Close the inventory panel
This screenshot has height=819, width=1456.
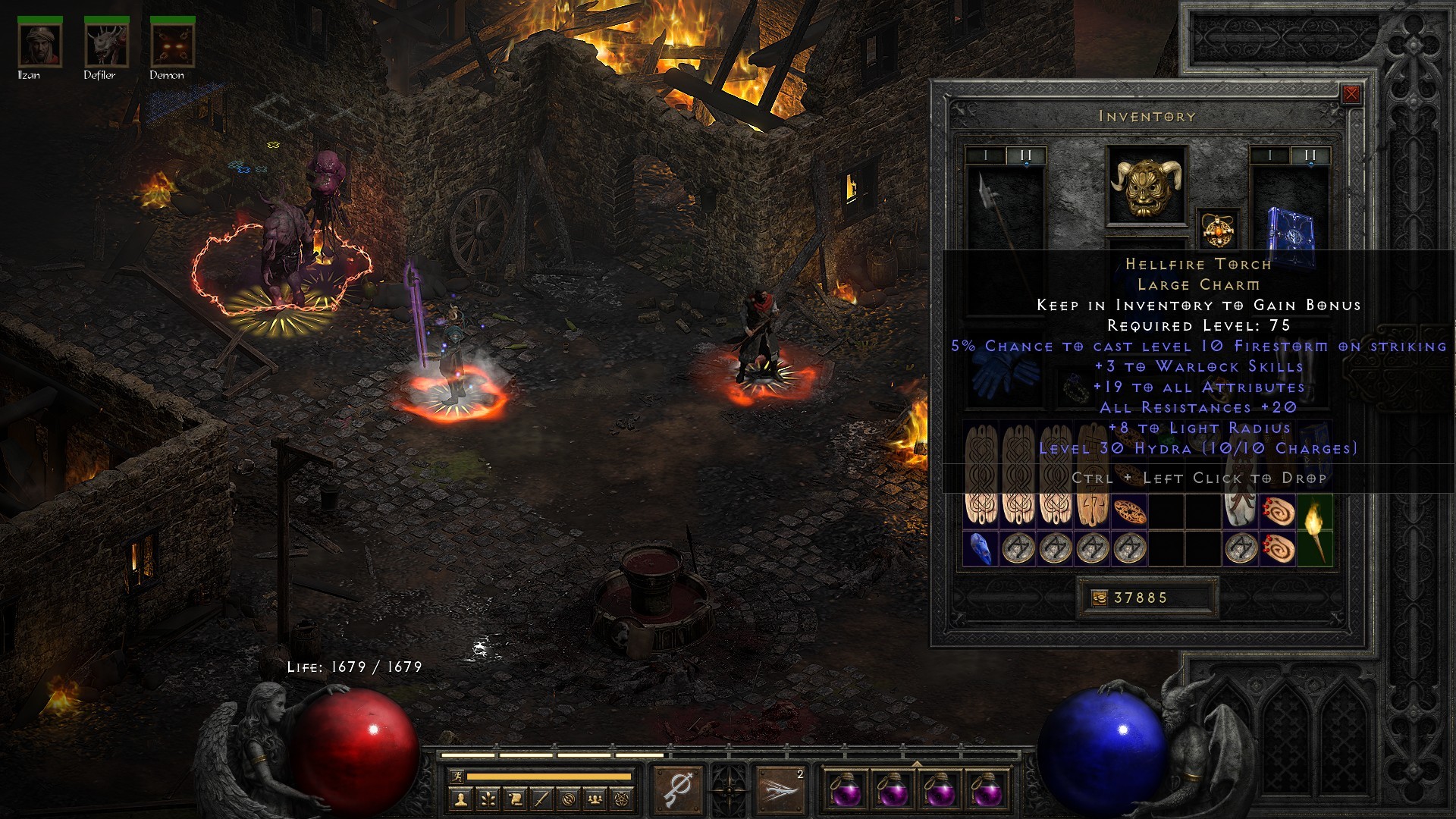[x=1351, y=93]
